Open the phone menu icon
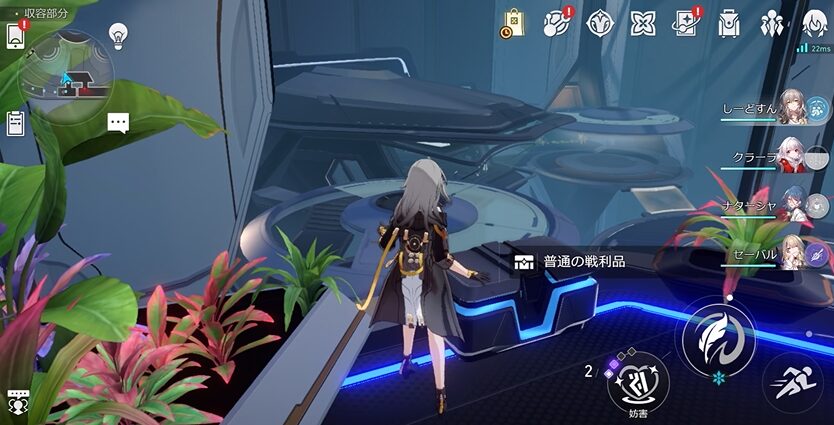The image size is (834, 425). tap(16, 36)
